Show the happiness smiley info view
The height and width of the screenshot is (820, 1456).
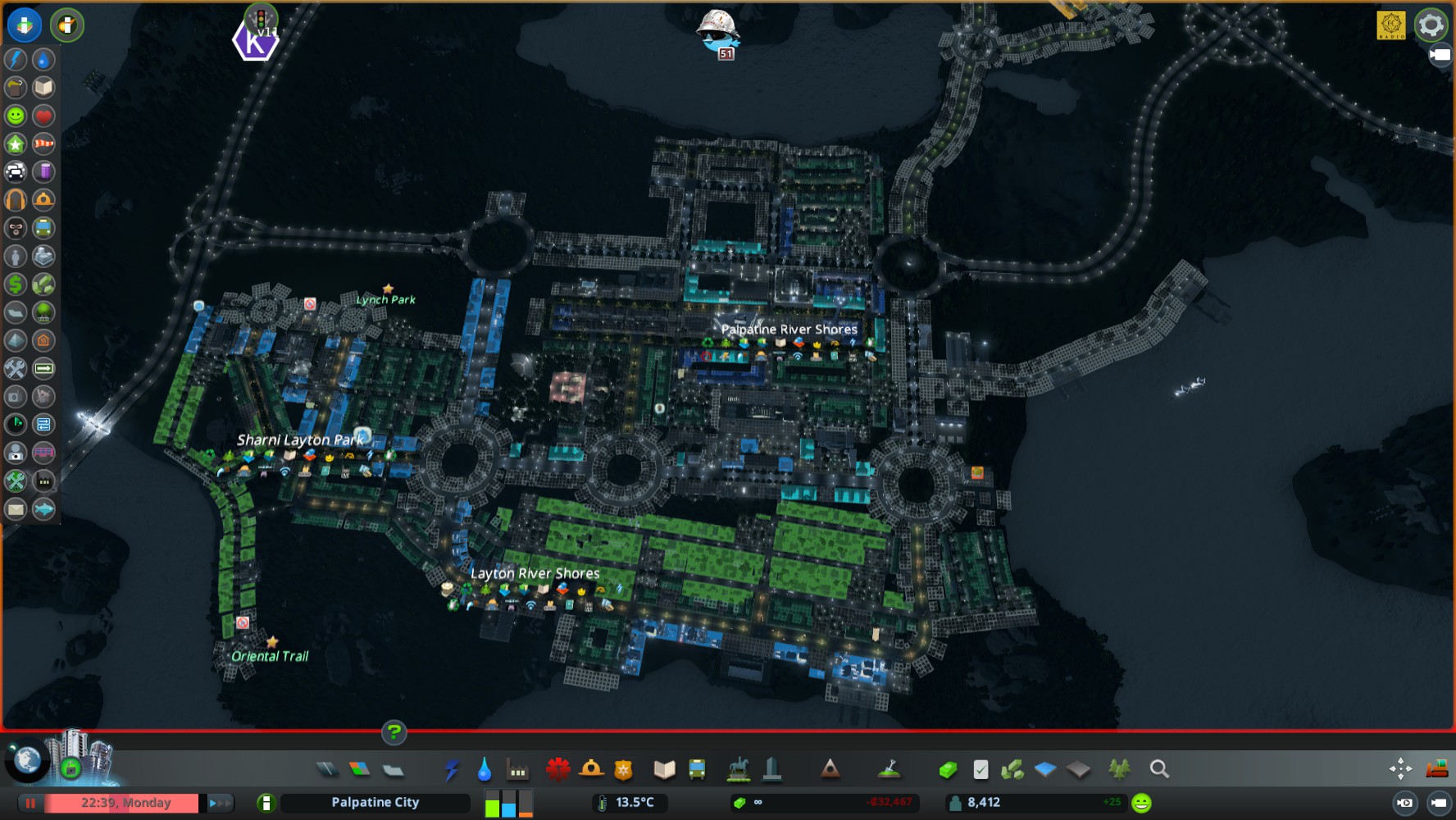coord(16,116)
